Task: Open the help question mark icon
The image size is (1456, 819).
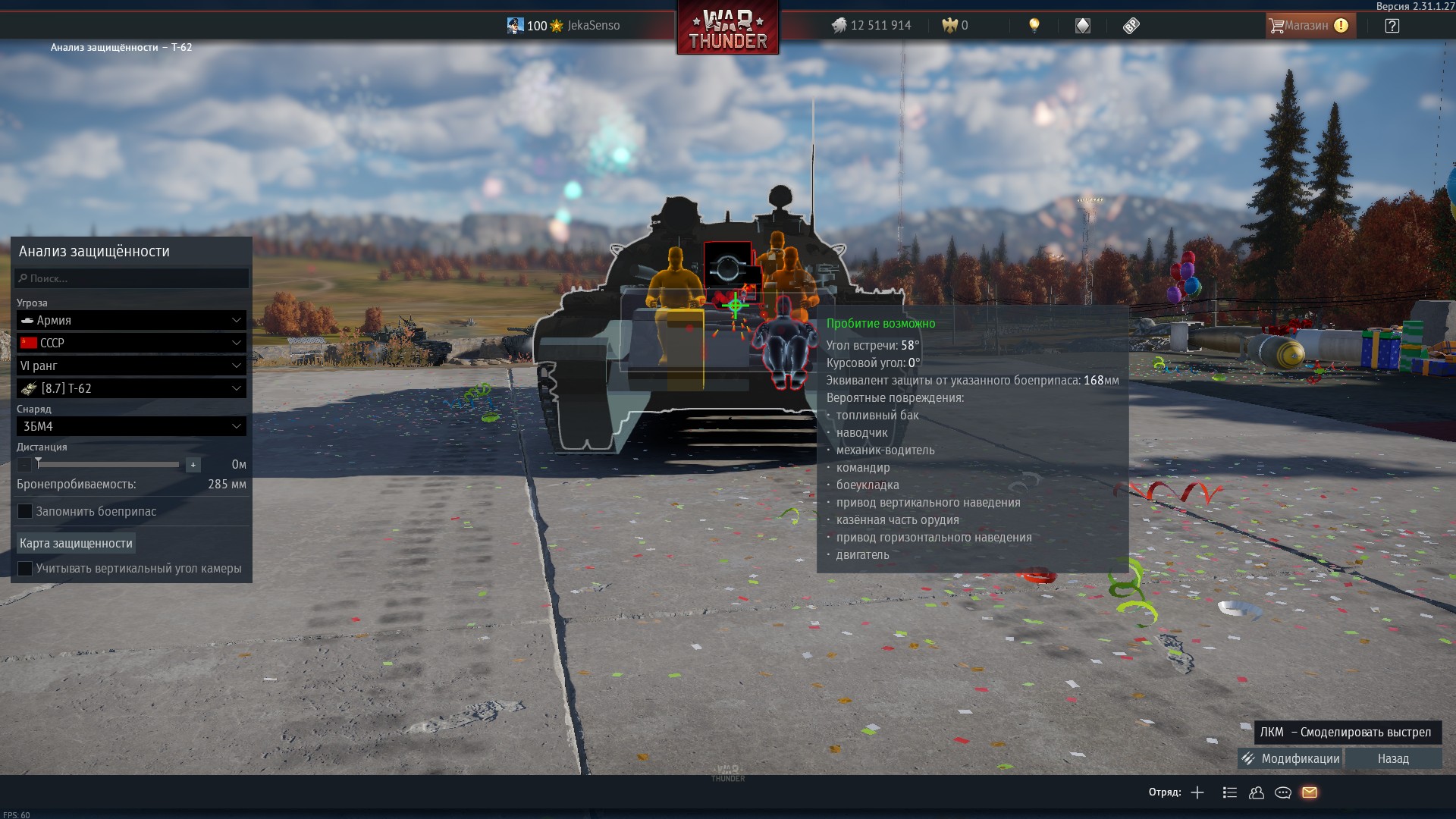Action: (1392, 26)
